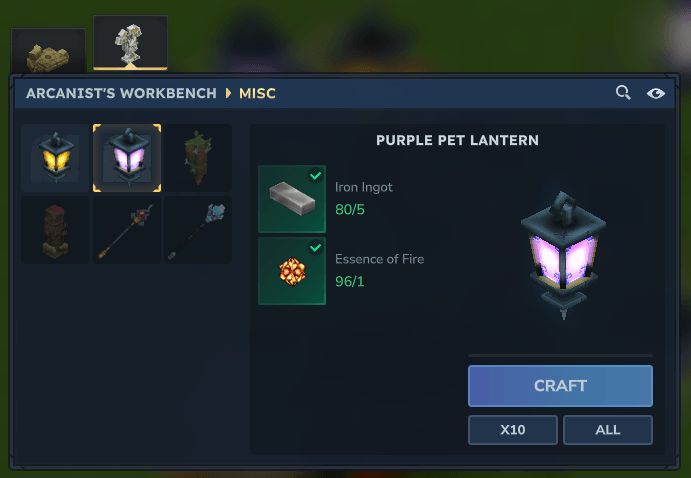Viewport: 691px width, 478px height.
Task: Go back to Arcanist's Workbench breadcrumb
Action: [122, 93]
